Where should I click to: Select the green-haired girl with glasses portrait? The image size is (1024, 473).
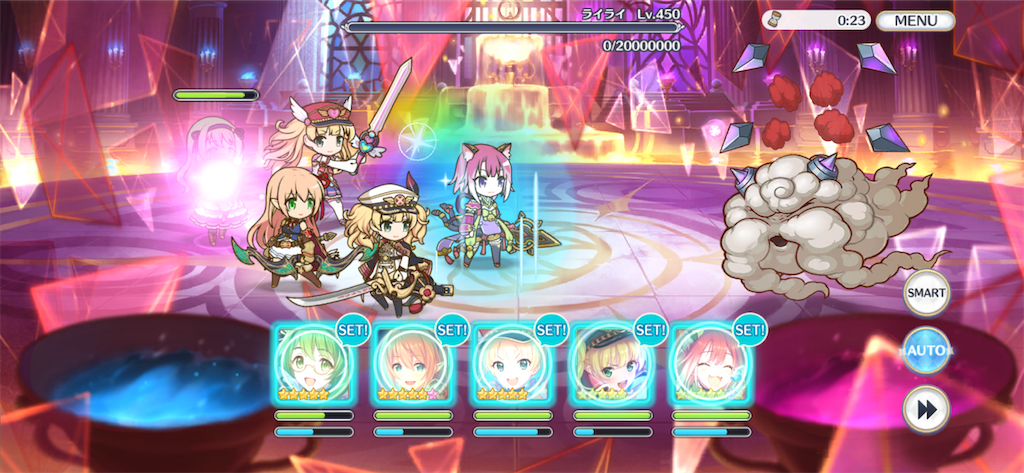tap(312, 363)
